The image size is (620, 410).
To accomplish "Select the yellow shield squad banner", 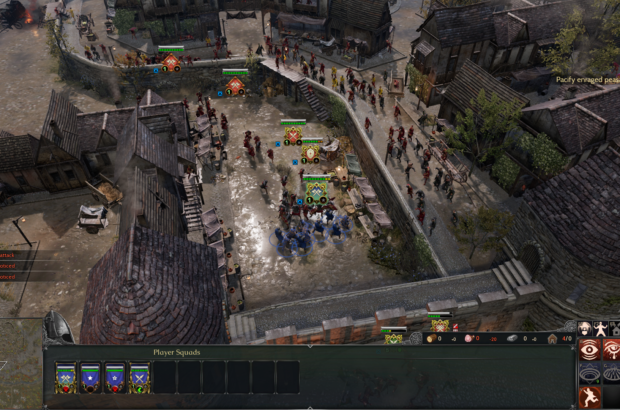I will pos(311,152).
